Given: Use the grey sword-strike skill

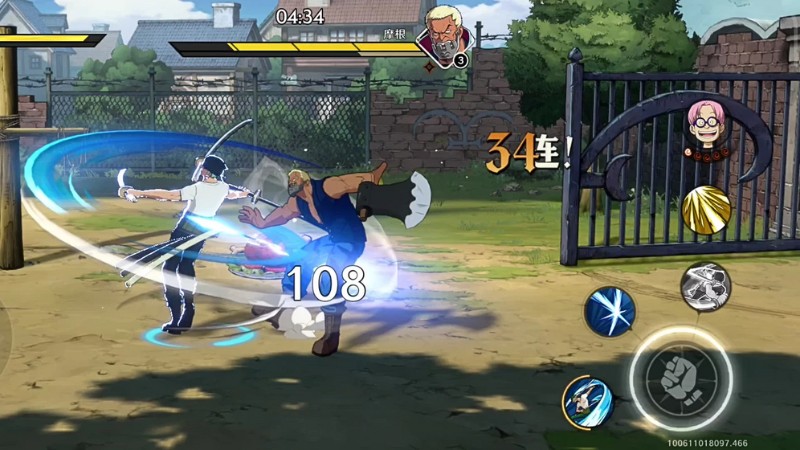Looking at the screenshot, I should (x=705, y=287).
